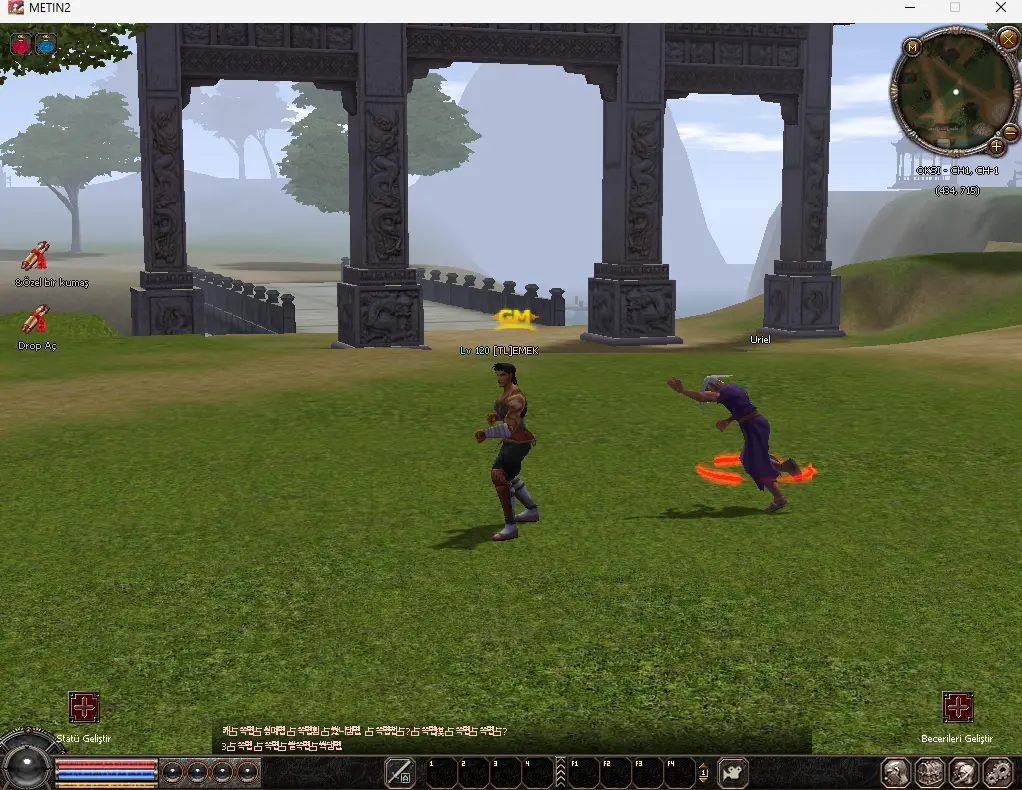The height and width of the screenshot is (790, 1022).
Task: Open the world map with the M button
Action: pos(912,47)
